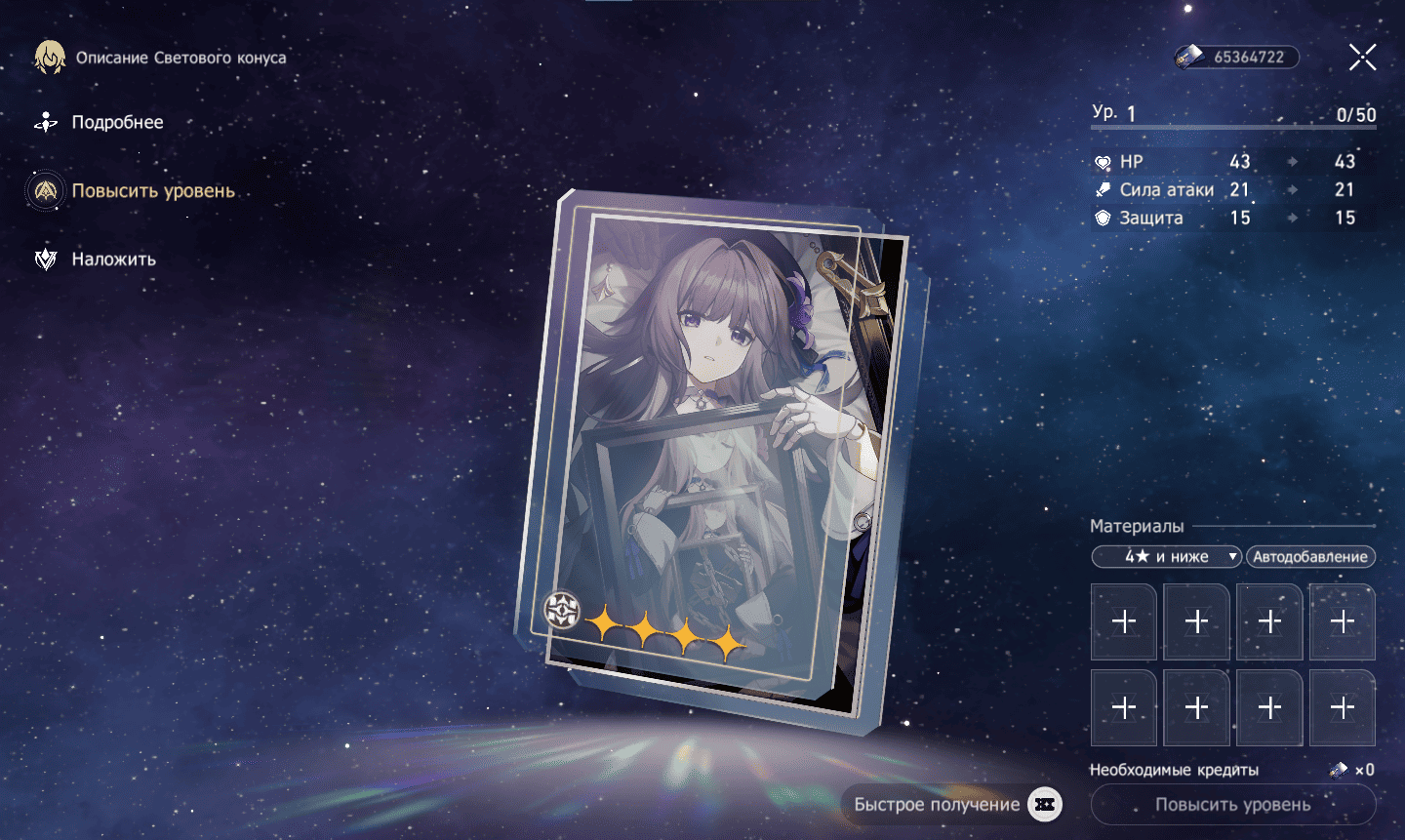Open Быстрое получение quick obtain

951,805
